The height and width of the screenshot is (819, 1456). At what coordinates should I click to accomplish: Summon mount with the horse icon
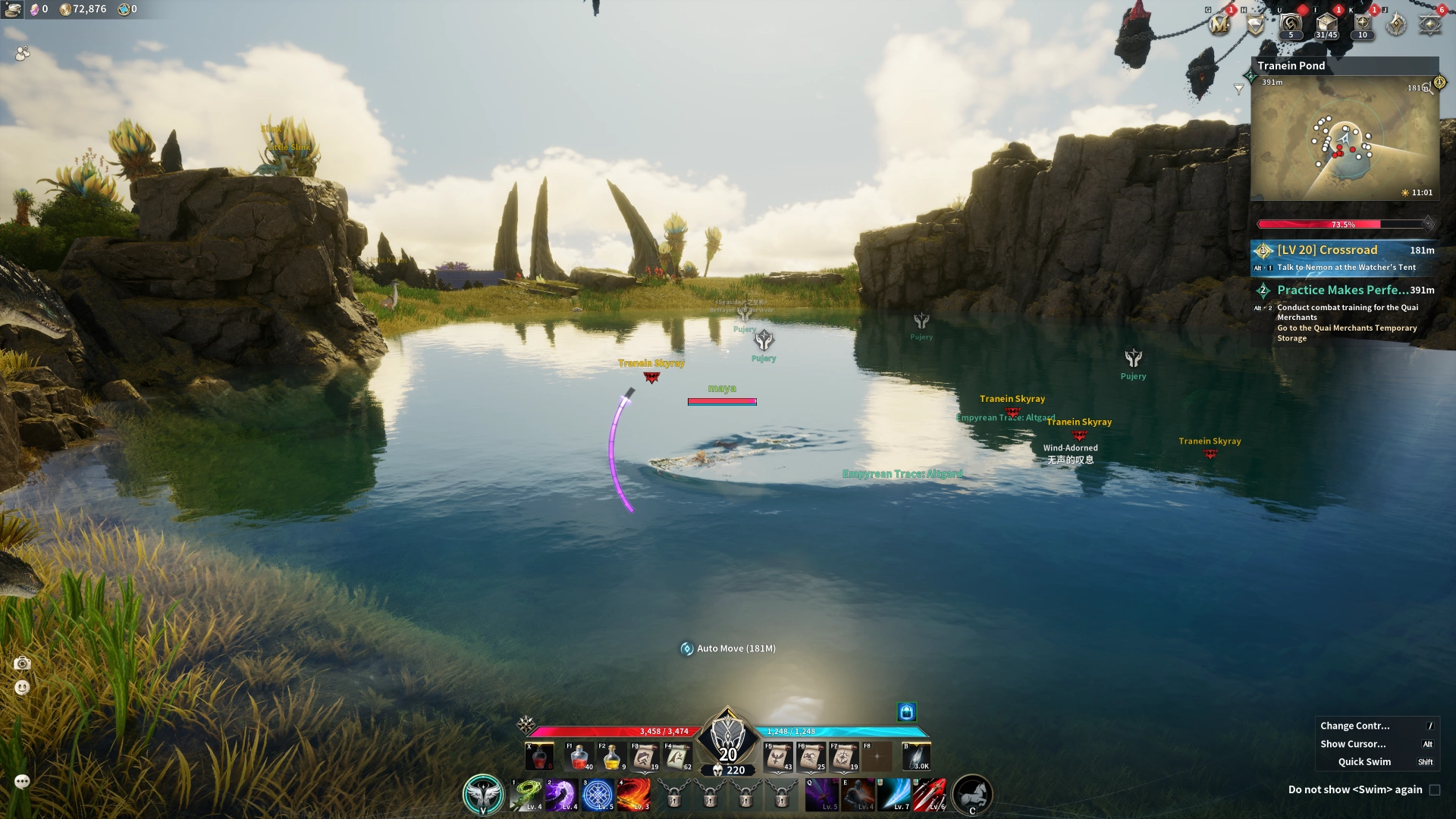click(971, 795)
